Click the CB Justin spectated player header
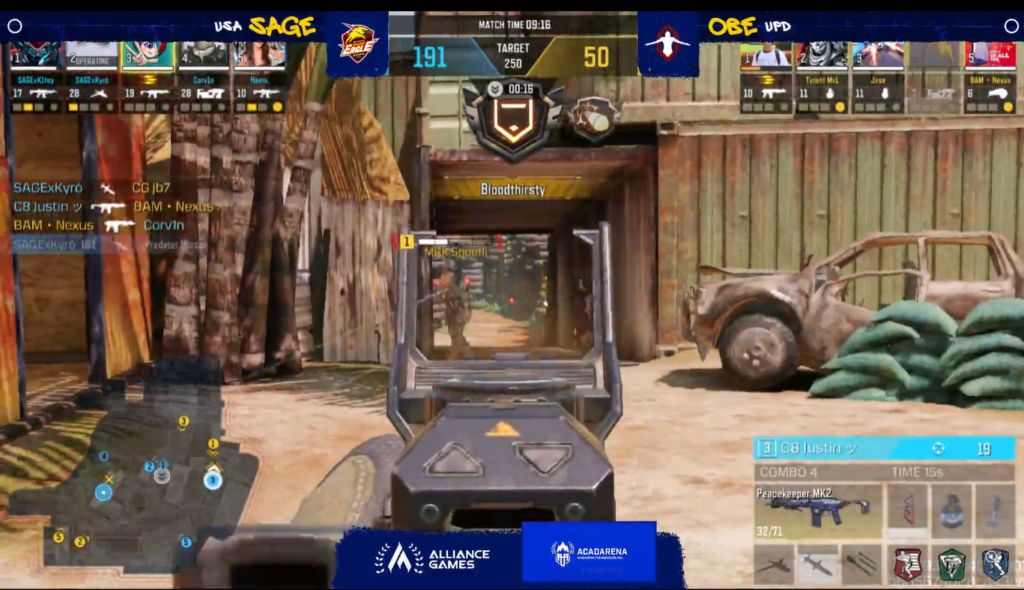 point(884,449)
